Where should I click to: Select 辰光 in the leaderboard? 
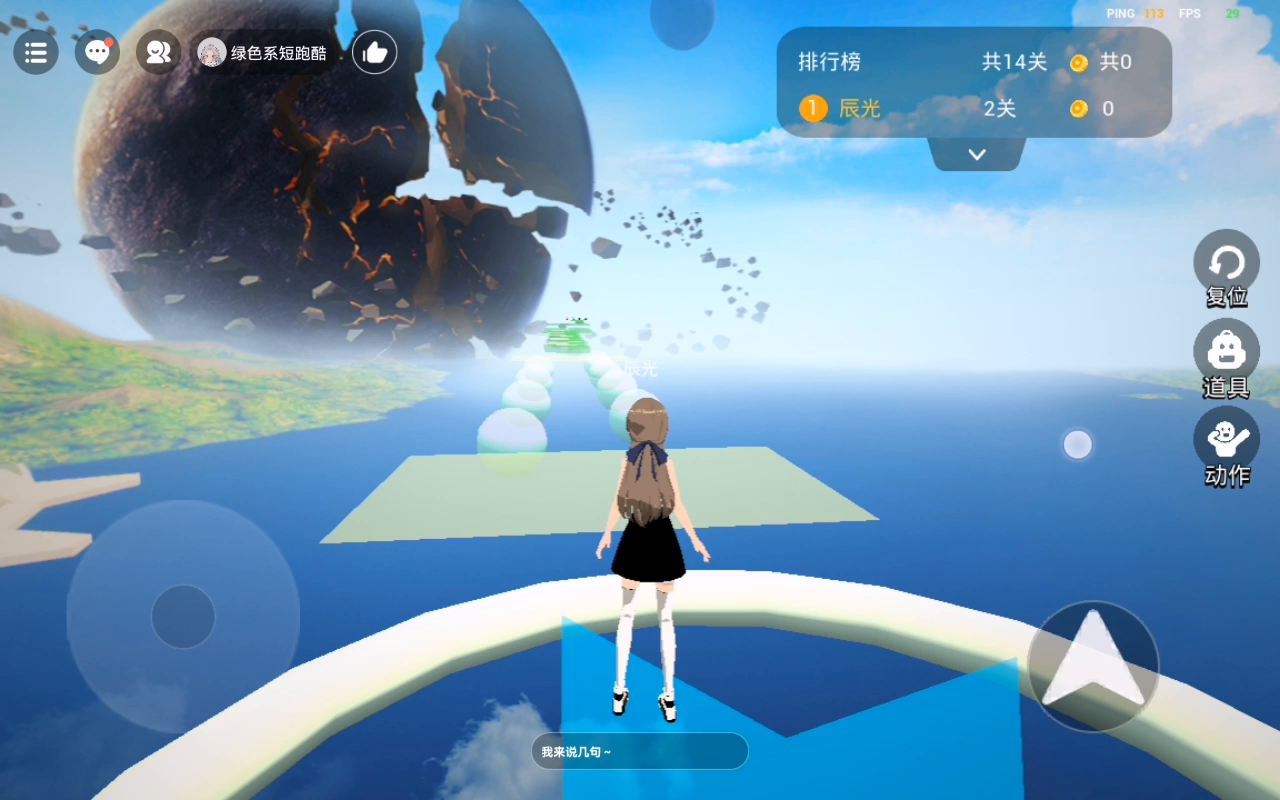tap(858, 109)
